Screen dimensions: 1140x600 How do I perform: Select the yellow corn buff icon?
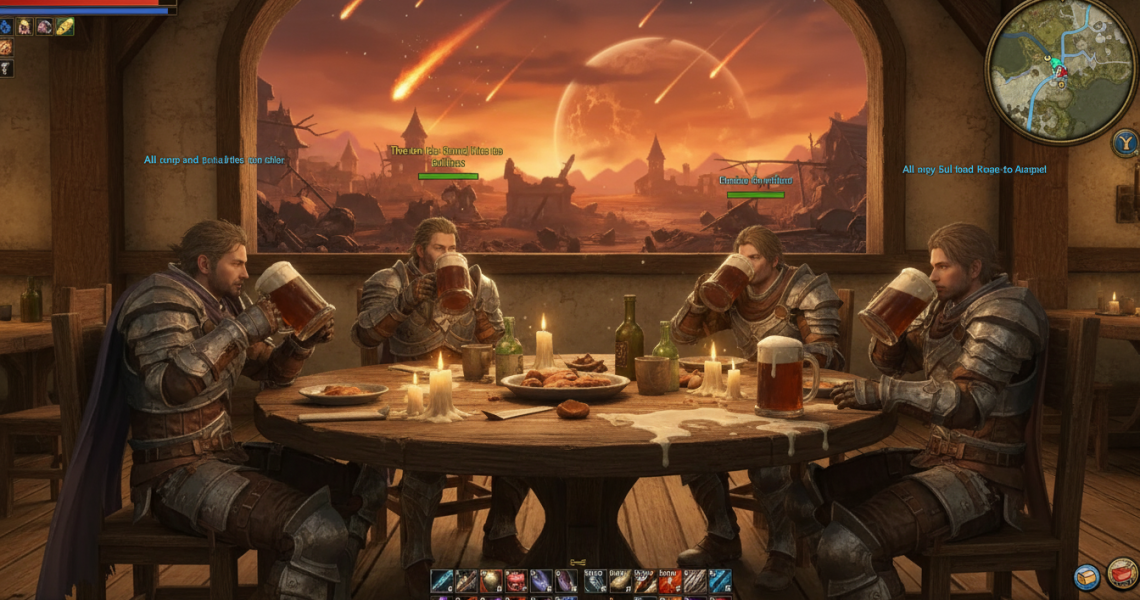[x=65, y=26]
